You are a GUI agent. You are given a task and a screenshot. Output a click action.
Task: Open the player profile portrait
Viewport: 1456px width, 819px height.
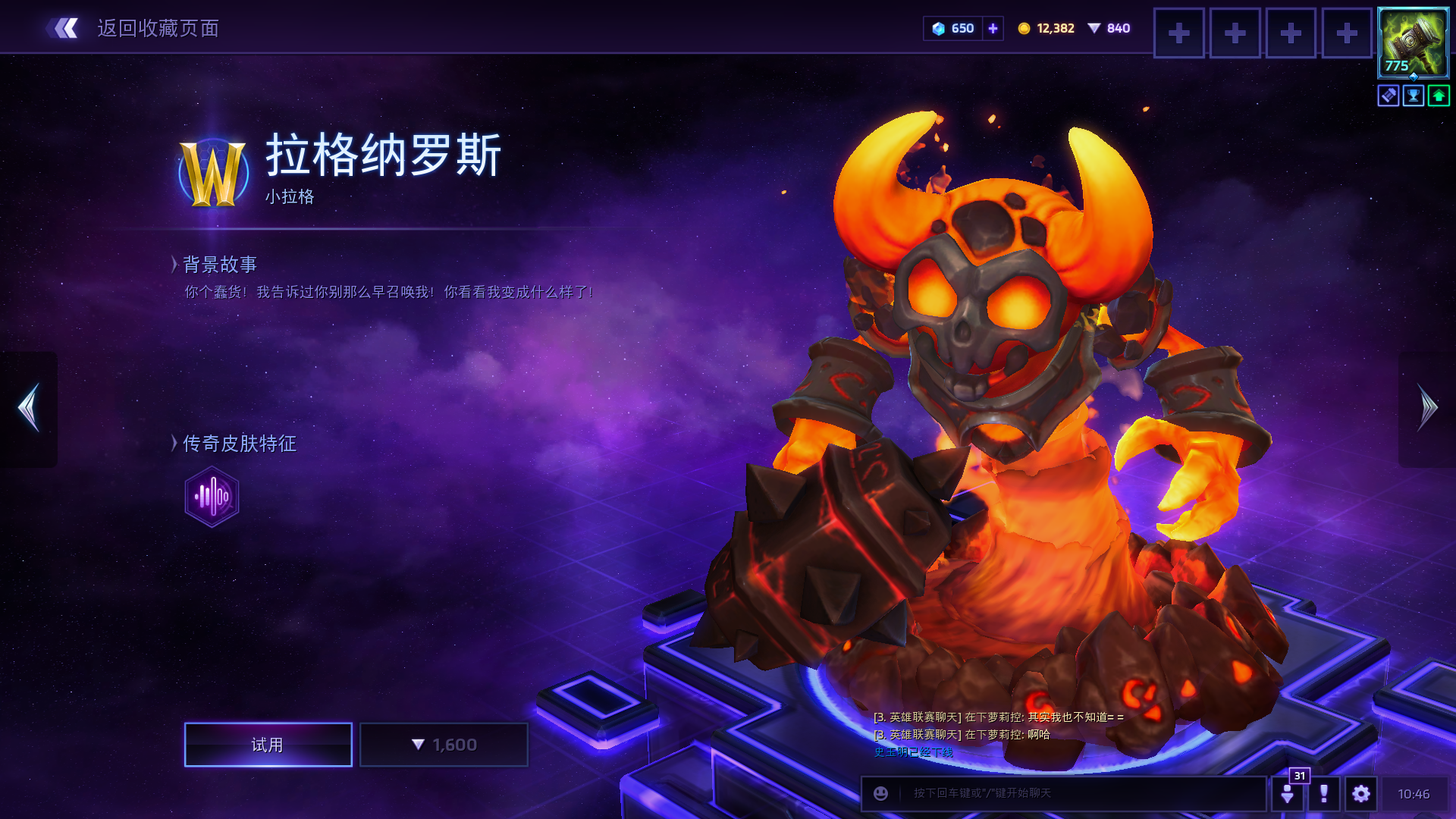click(x=1413, y=43)
